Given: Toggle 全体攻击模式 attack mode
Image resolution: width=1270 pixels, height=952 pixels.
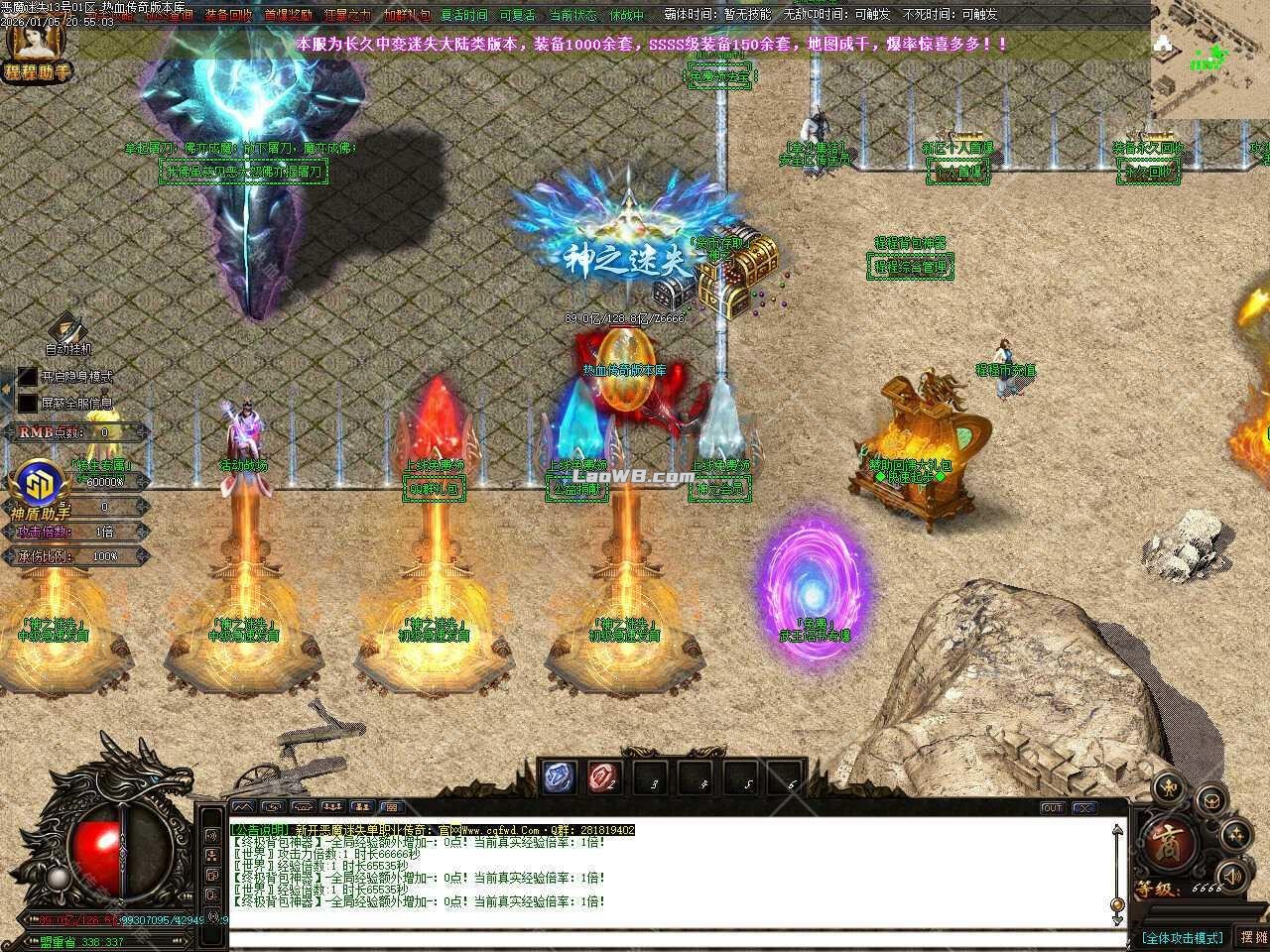Looking at the screenshot, I should (x=1182, y=937).
